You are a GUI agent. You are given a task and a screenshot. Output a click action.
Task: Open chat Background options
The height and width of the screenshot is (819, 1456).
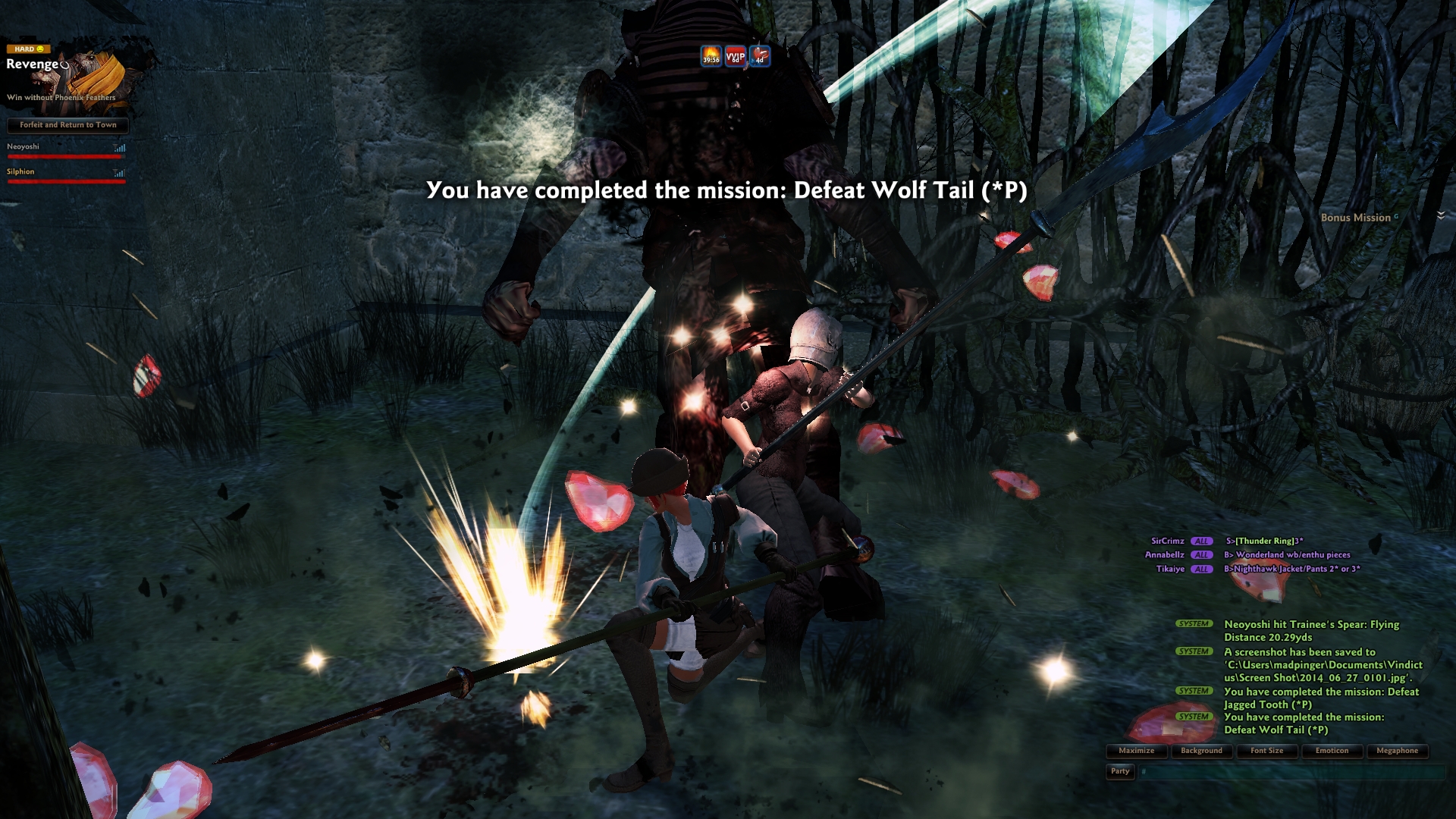coord(1201,751)
